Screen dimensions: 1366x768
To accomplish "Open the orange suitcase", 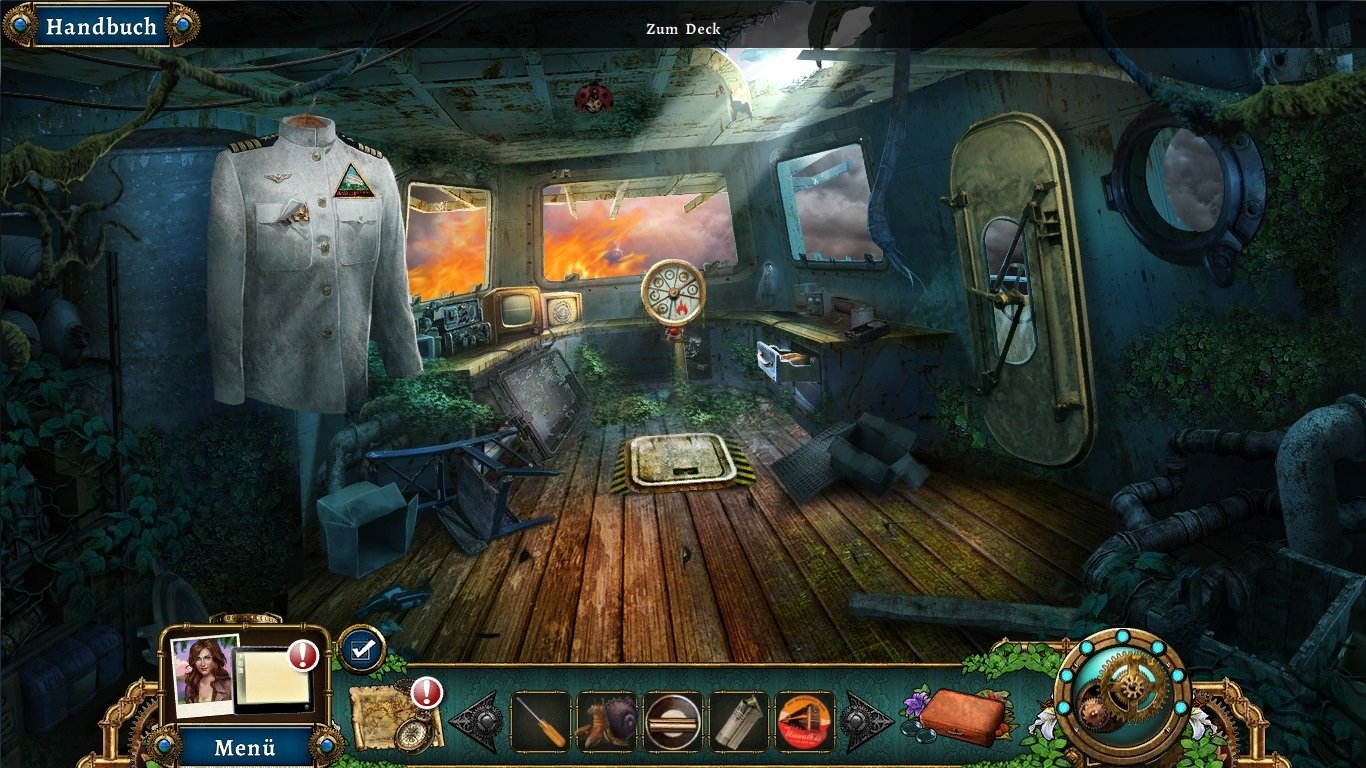I will [961, 716].
